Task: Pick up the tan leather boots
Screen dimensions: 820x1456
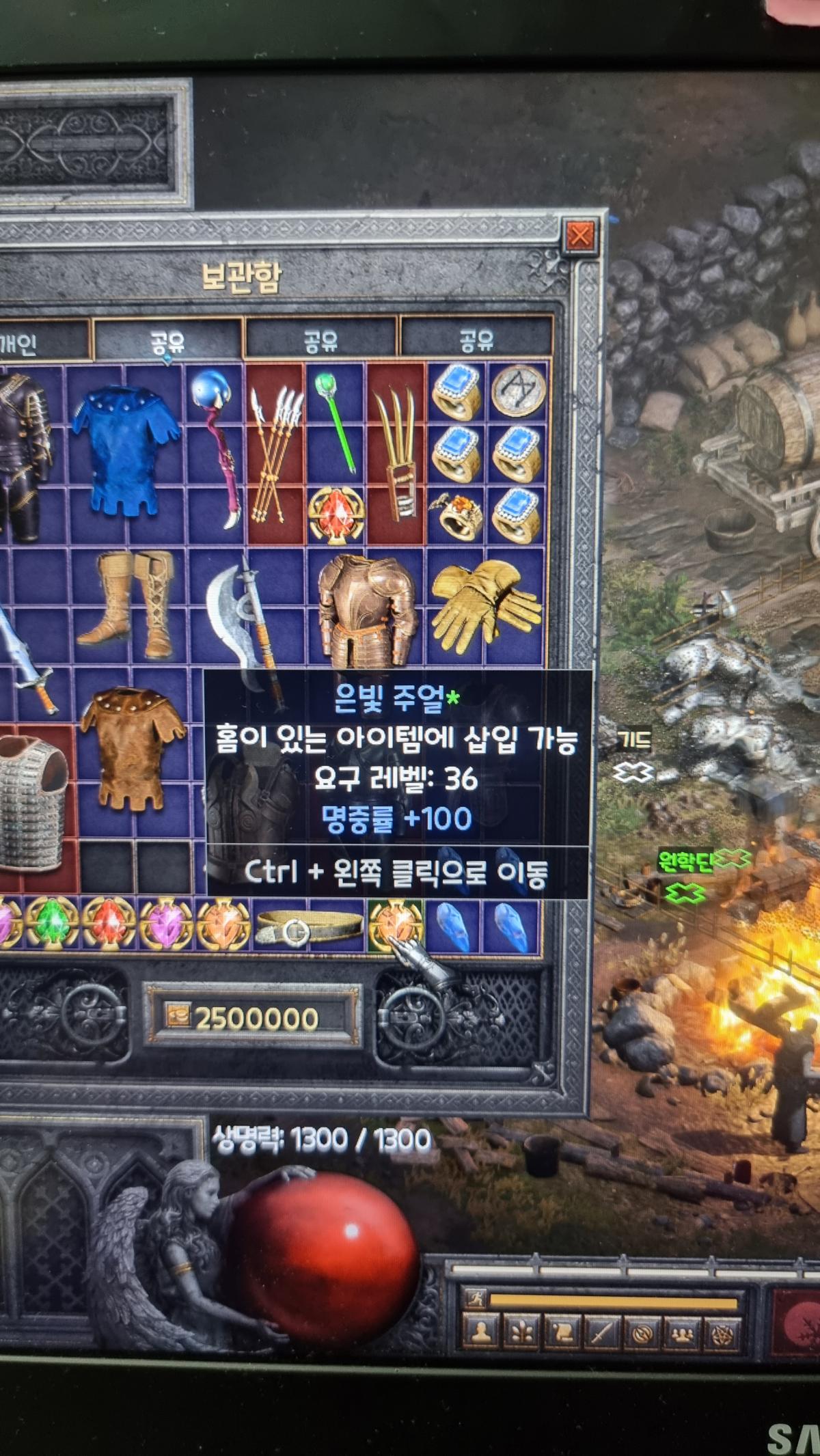Action: (127, 605)
